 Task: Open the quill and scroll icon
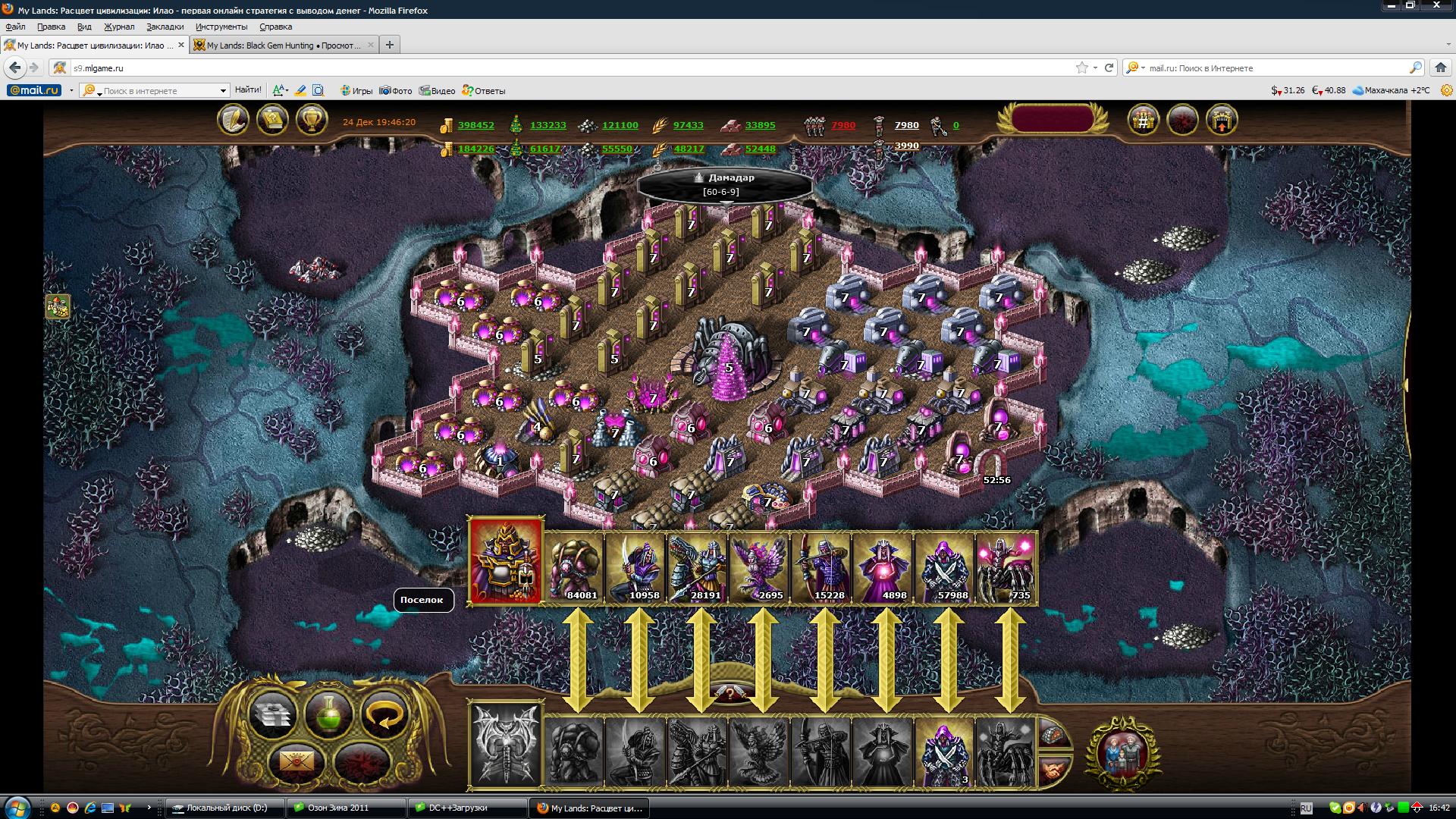[233, 120]
